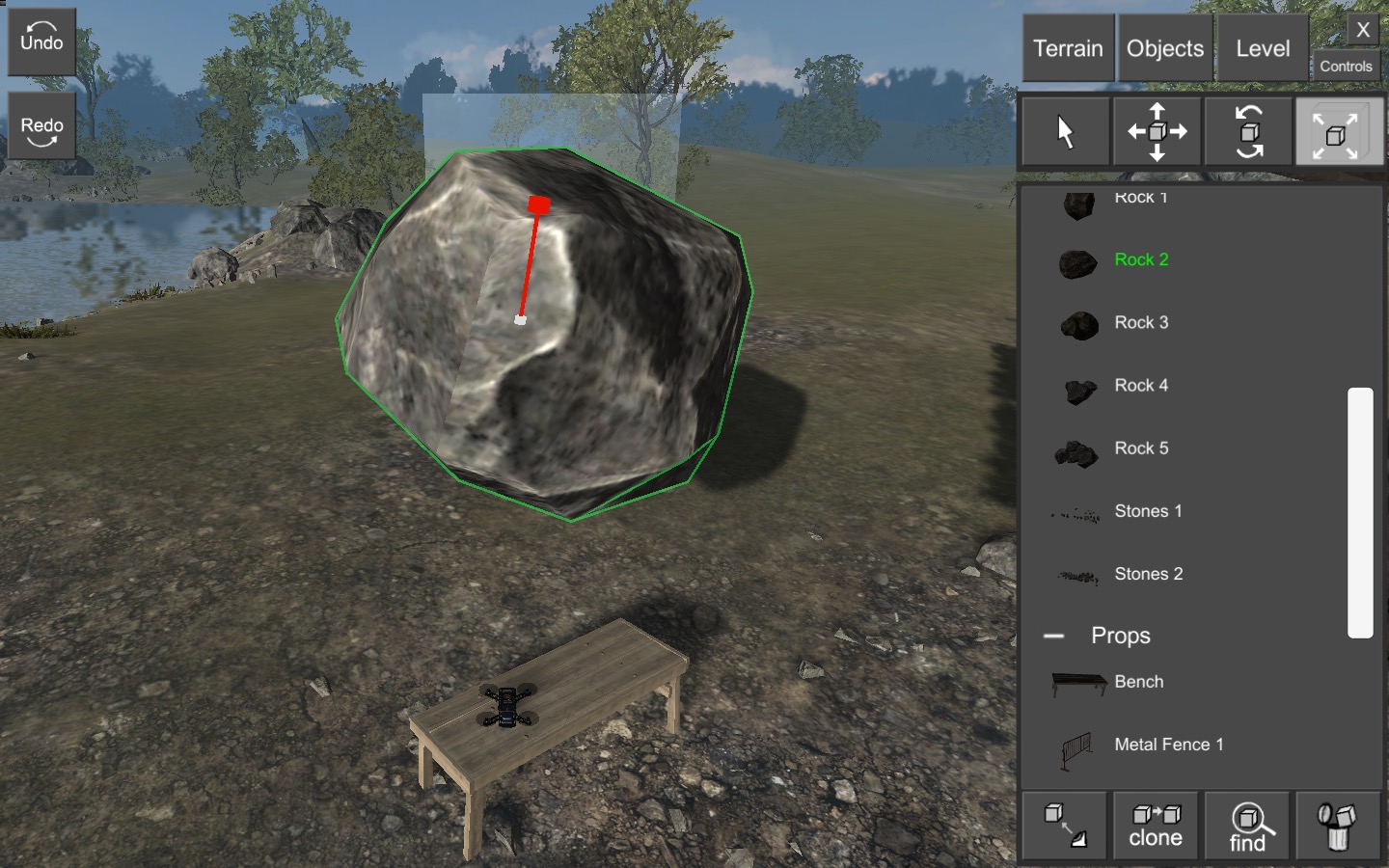Pick Rock 2 from the object list
Image resolution: width=1389 pixels, height=868 pixels.
[1141, 259]
